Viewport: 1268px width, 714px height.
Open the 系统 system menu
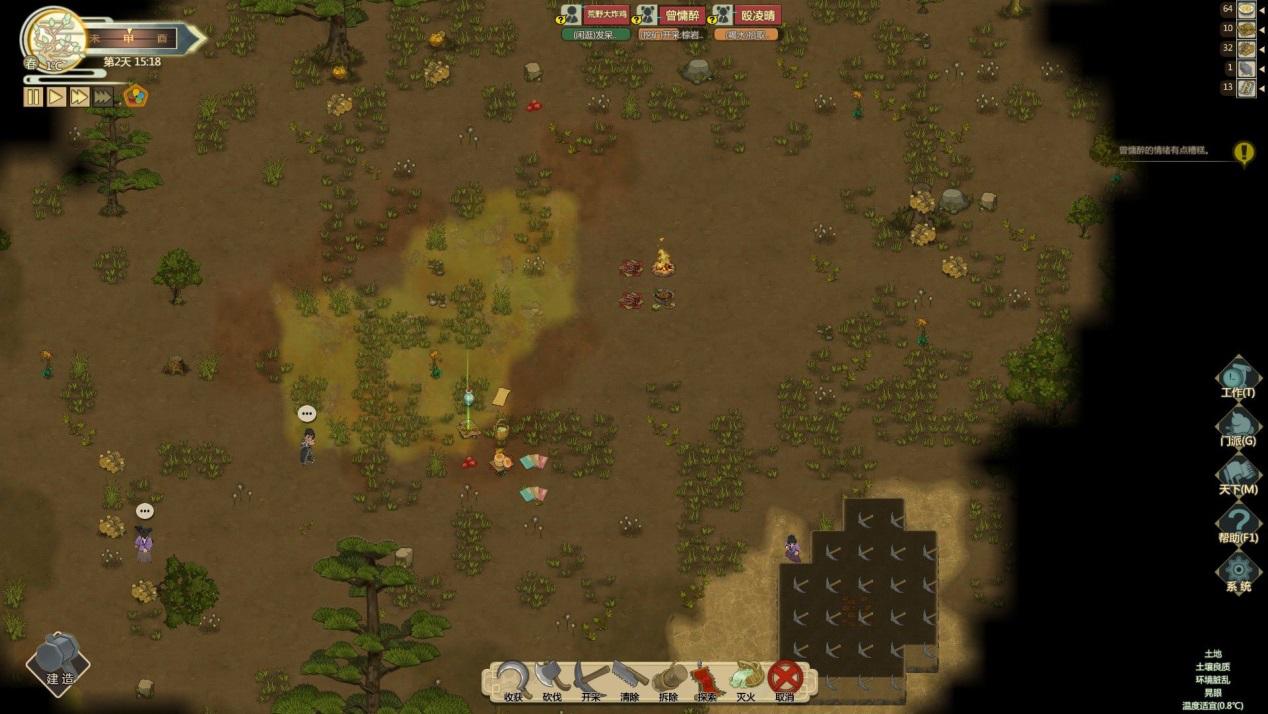point(1238,571)
